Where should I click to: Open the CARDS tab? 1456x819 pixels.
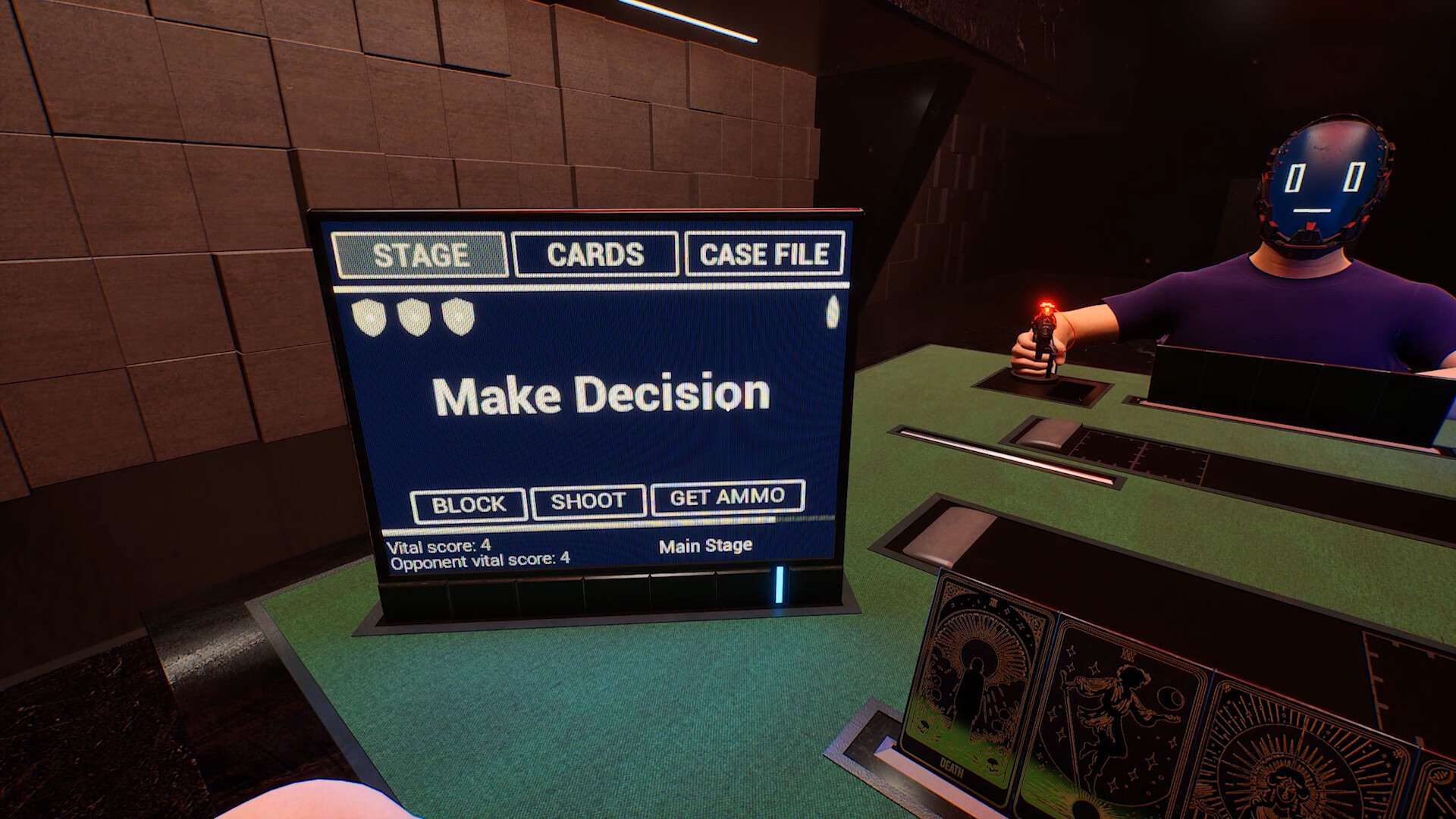pyautogui.click(x=595, y=254)
